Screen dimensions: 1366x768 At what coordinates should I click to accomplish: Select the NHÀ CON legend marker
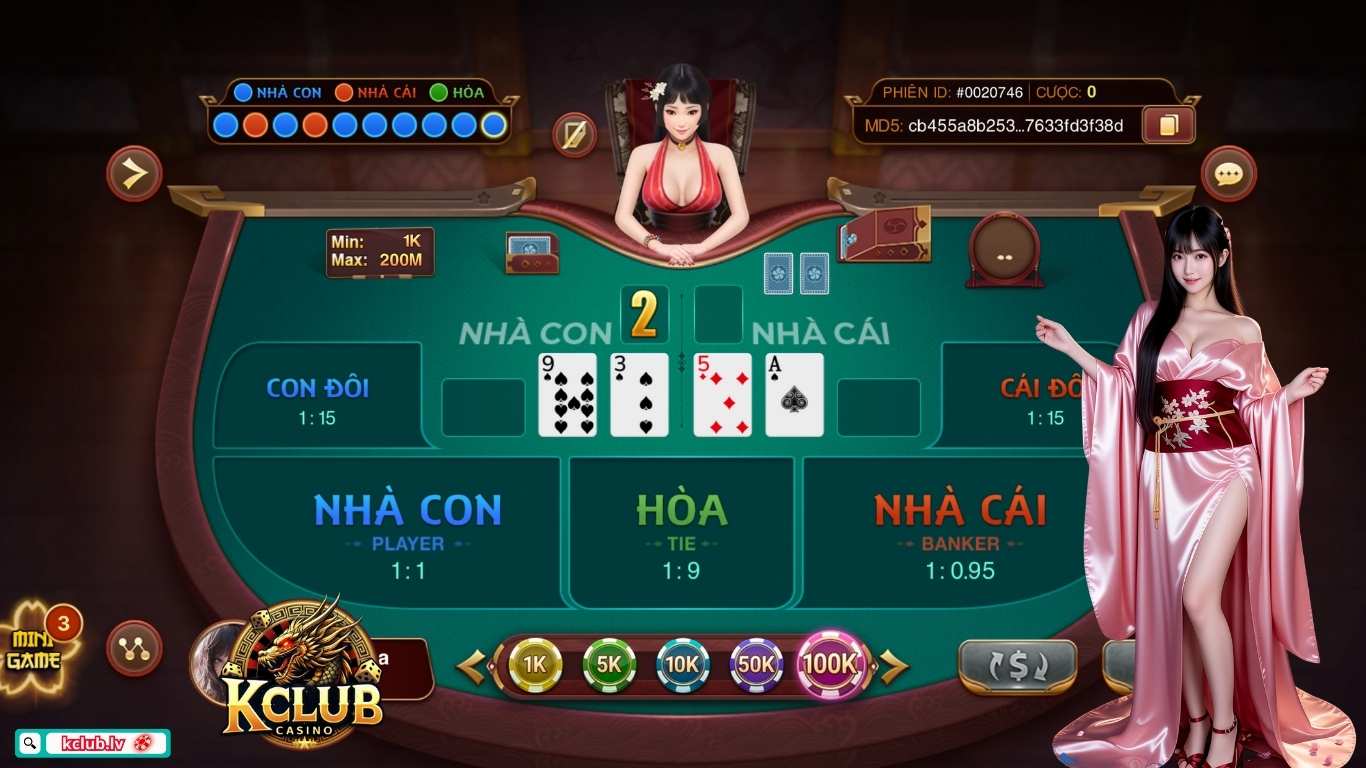243,92
